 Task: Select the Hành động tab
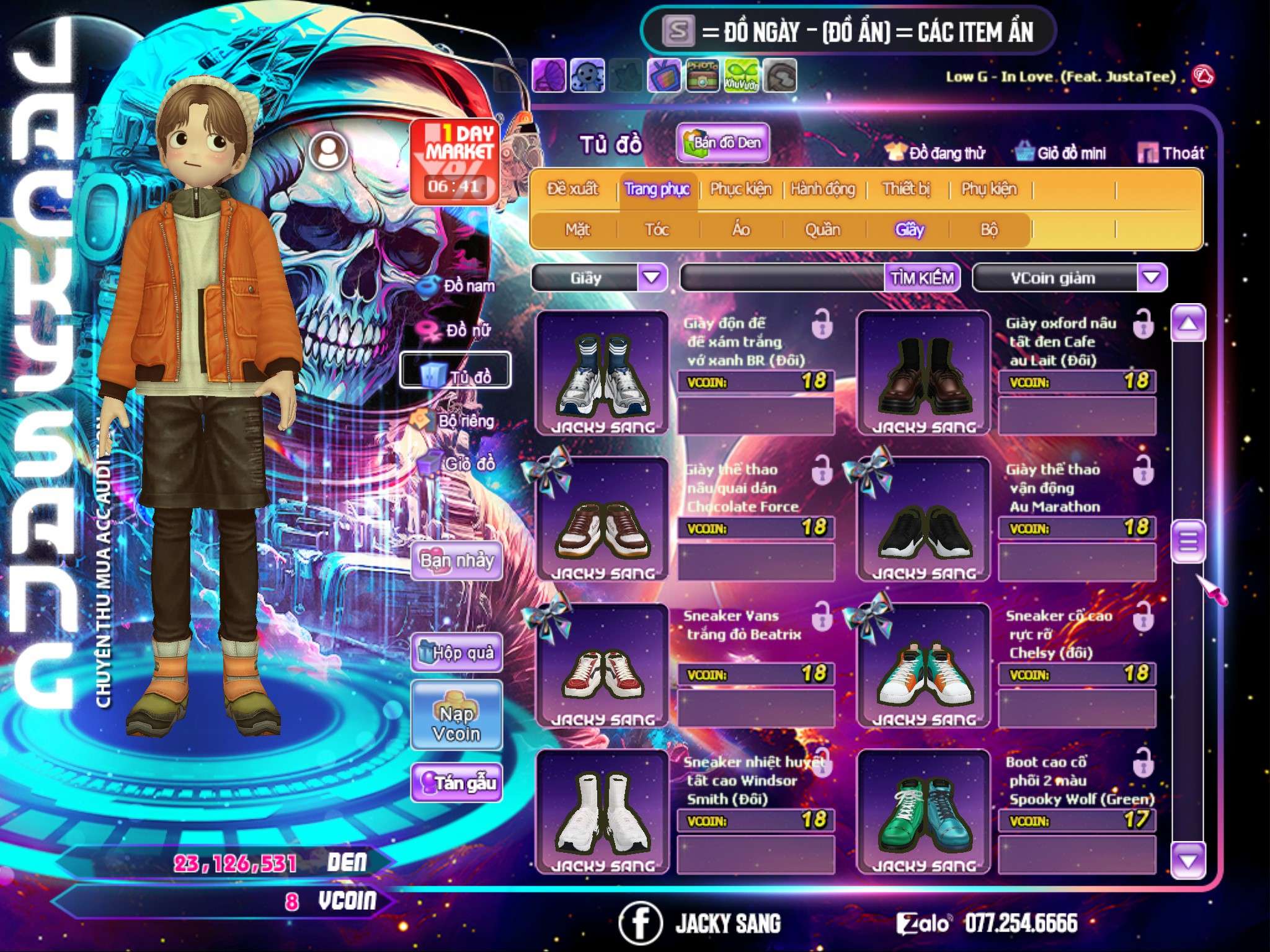point(823,189)
